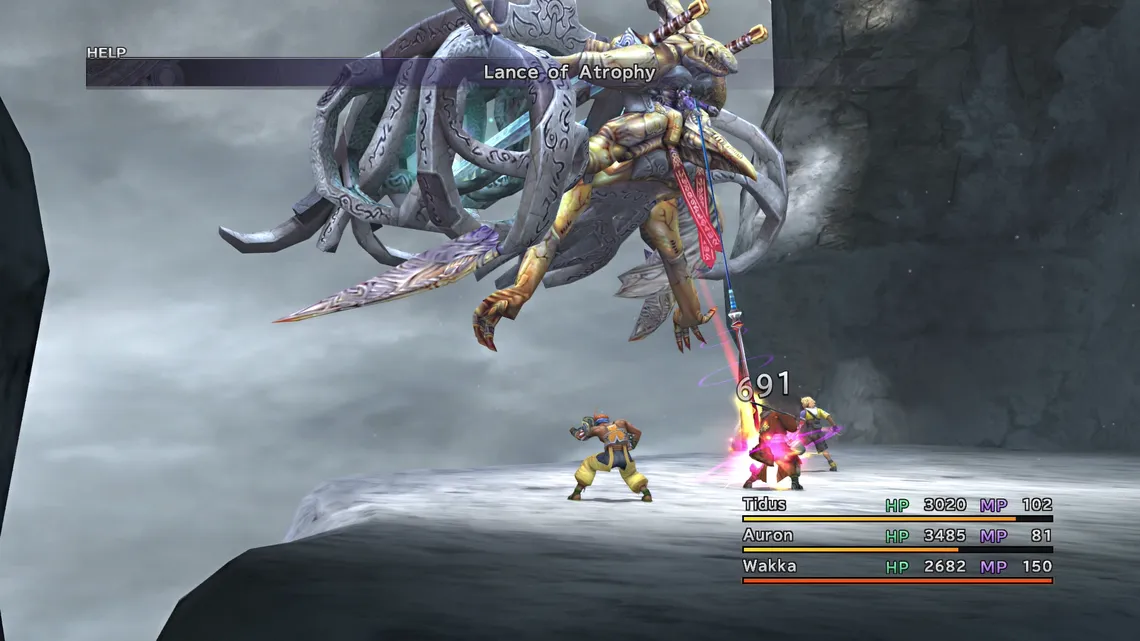
Task: Select Tidus in the party status list
Action: point(765,505)
